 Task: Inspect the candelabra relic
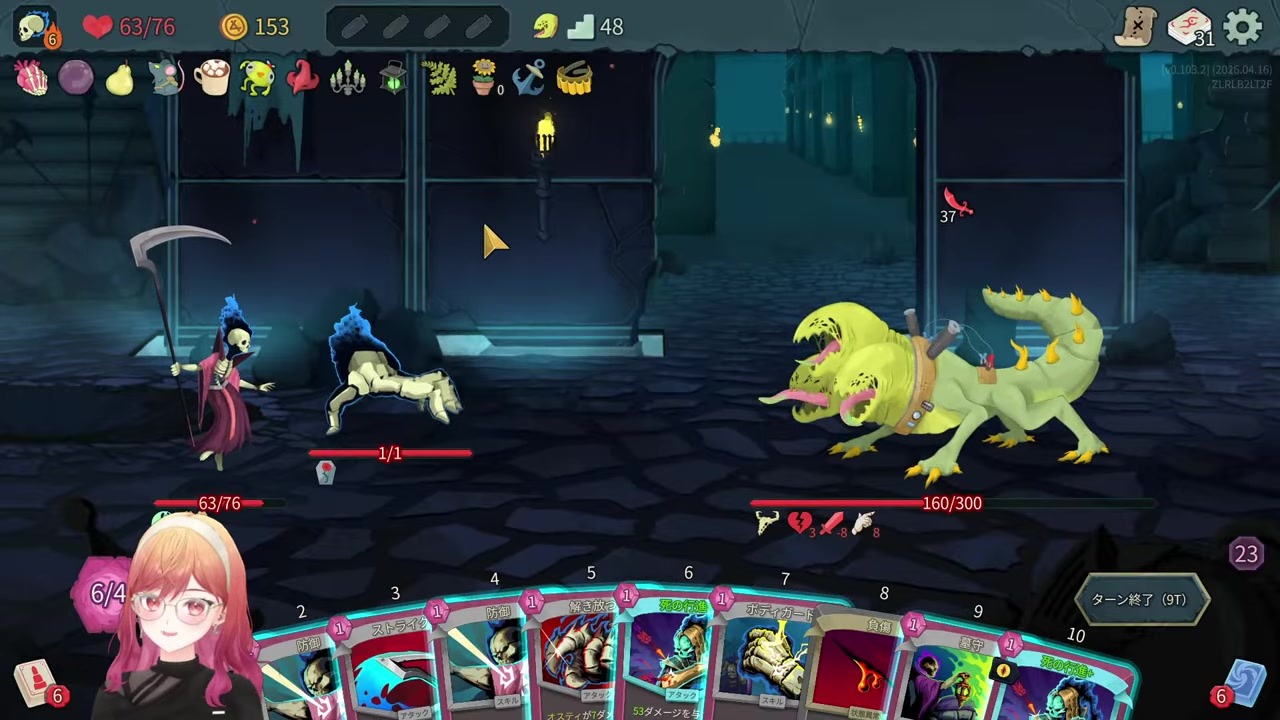348,78
